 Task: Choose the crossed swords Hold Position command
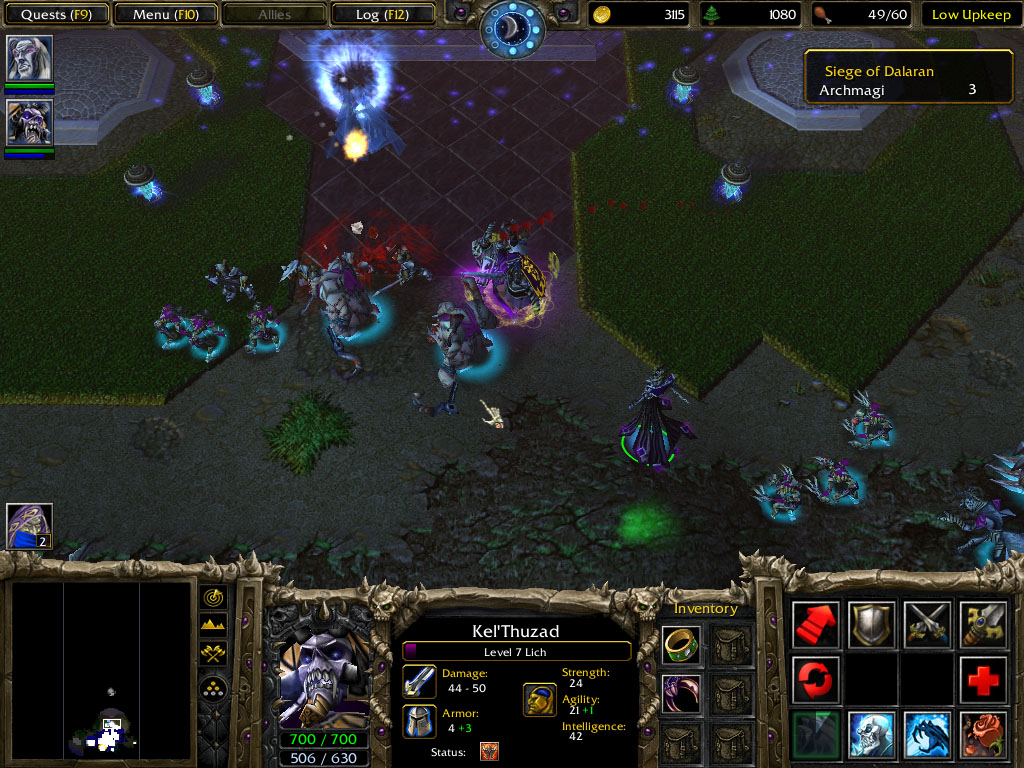(x=927, y=625)
